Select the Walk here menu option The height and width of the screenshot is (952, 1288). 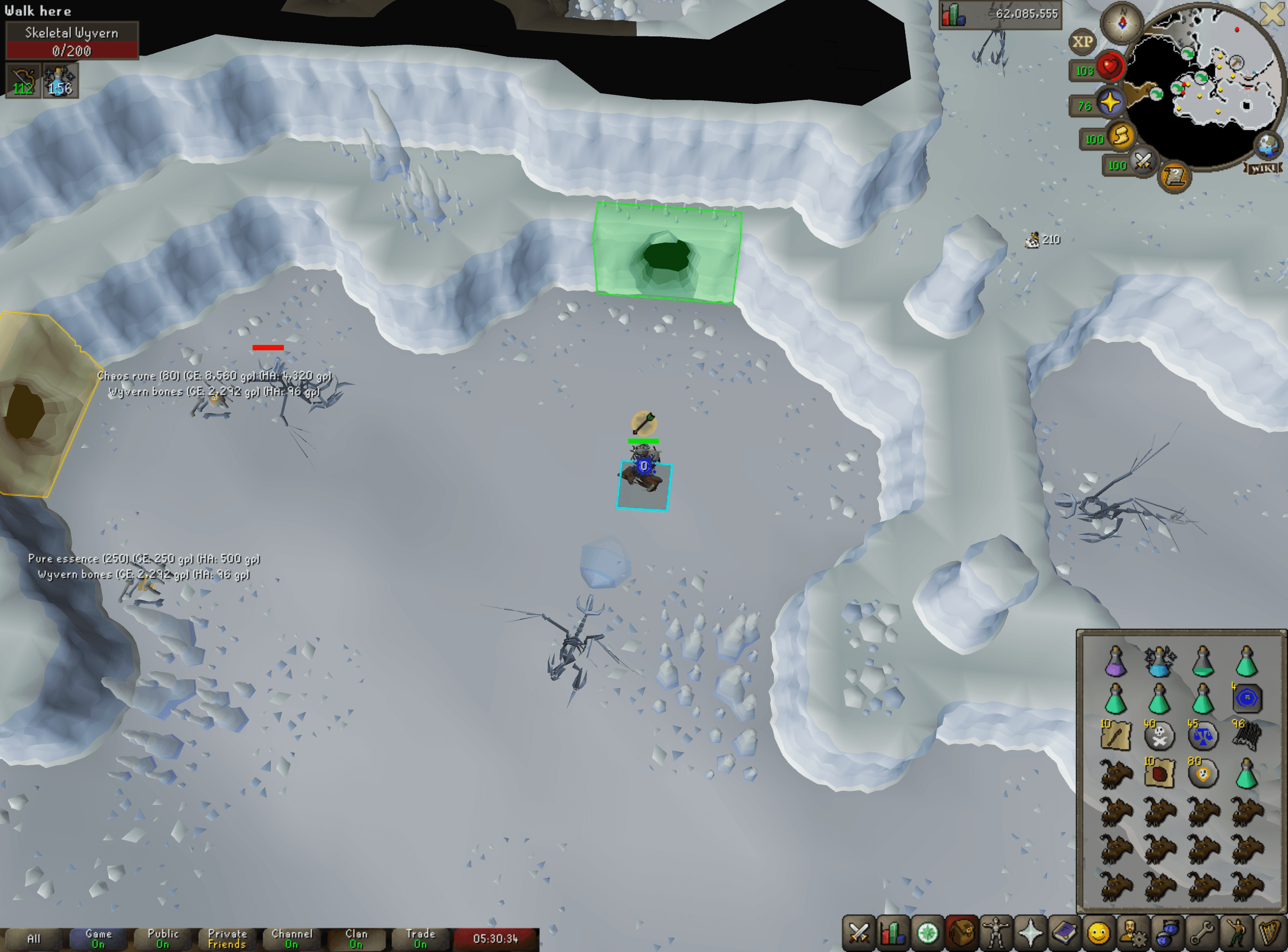coord(37,10)
